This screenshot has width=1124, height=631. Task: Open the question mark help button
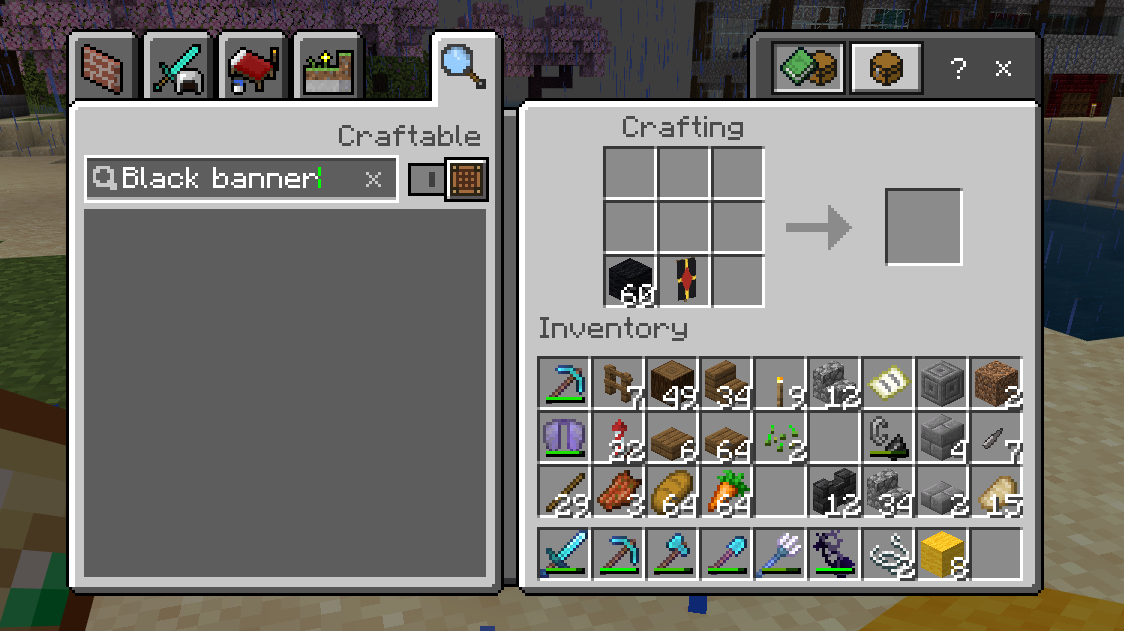pos(958,69)
